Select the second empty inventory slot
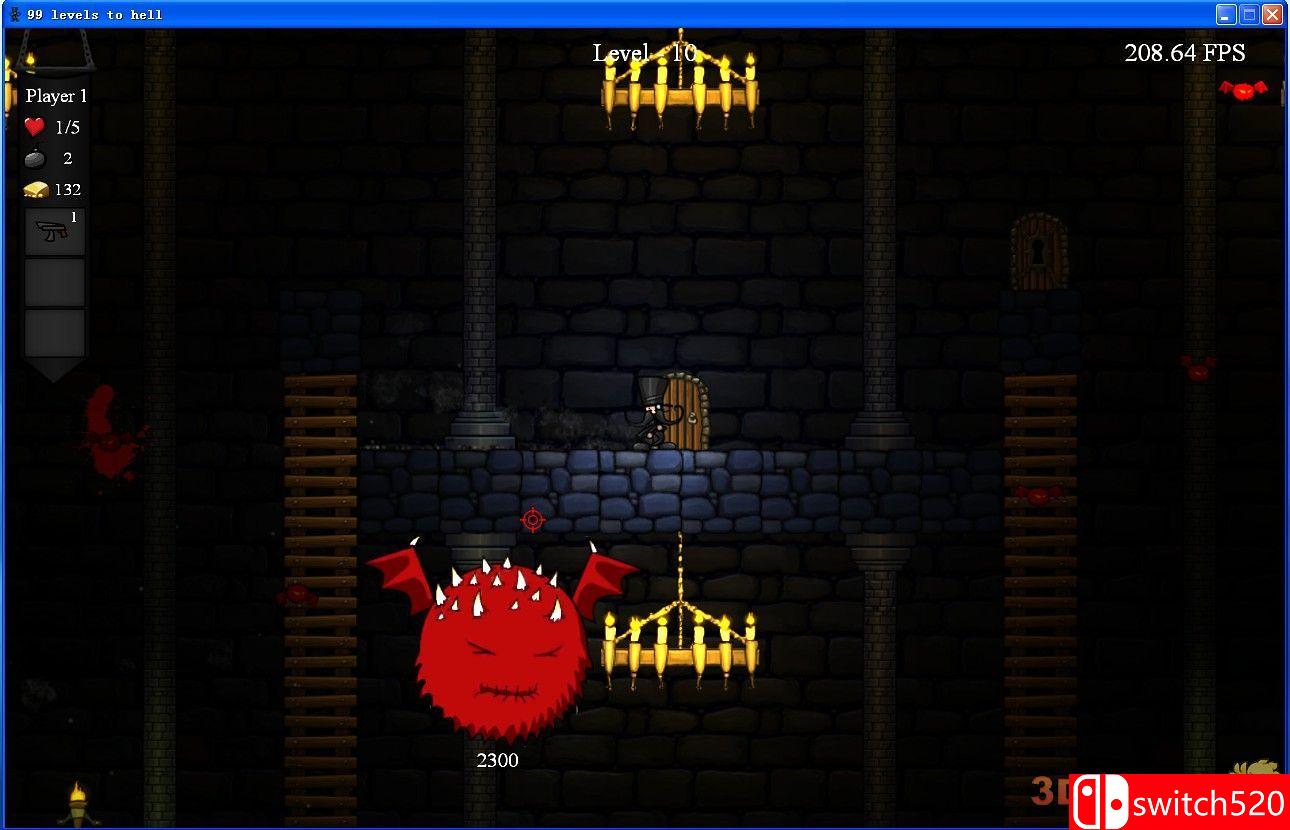The height and width of the screenshot is (830, 1290). pos(54,333)
